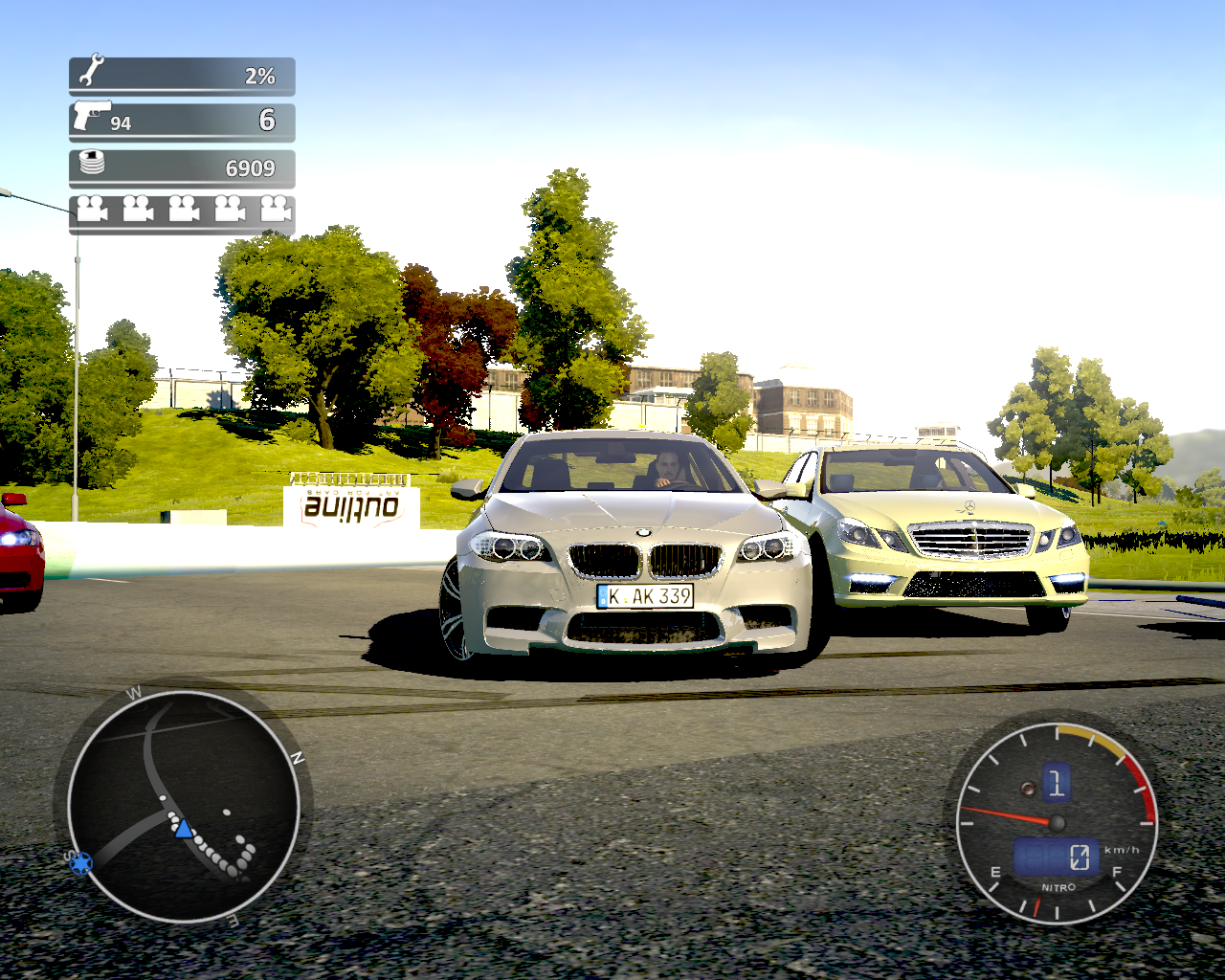Image resolution: width=1225 pixels, height=980 pixels.
Task: Click the circular minimap
Action: (183, 806)
